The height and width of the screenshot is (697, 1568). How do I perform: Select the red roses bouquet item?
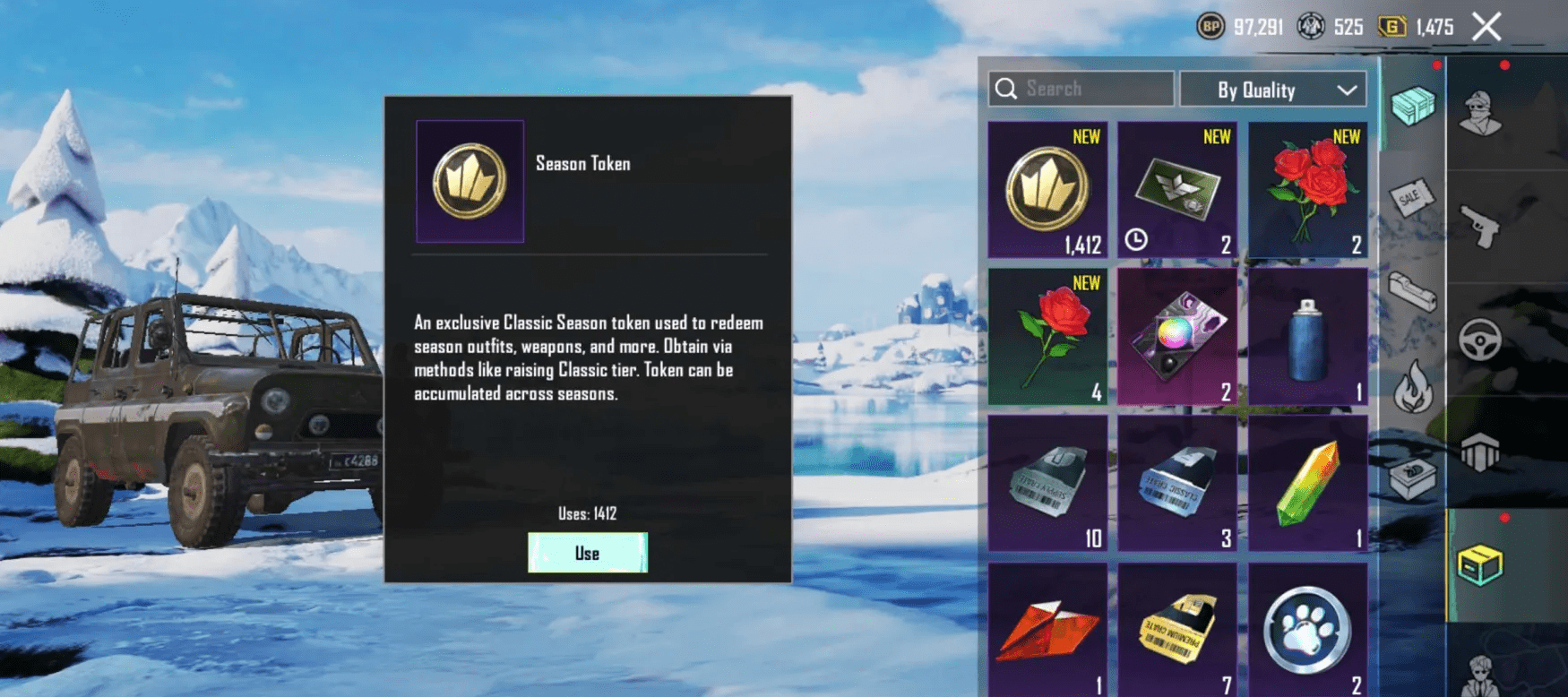(x=1308, y=188)
